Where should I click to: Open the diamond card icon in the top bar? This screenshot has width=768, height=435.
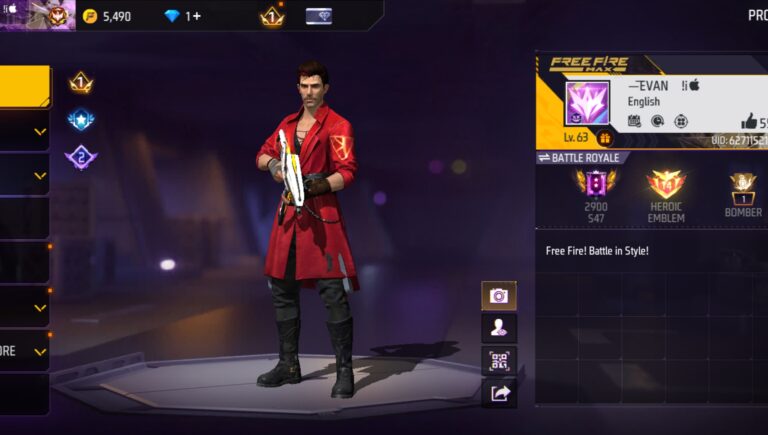pos(319,16)
